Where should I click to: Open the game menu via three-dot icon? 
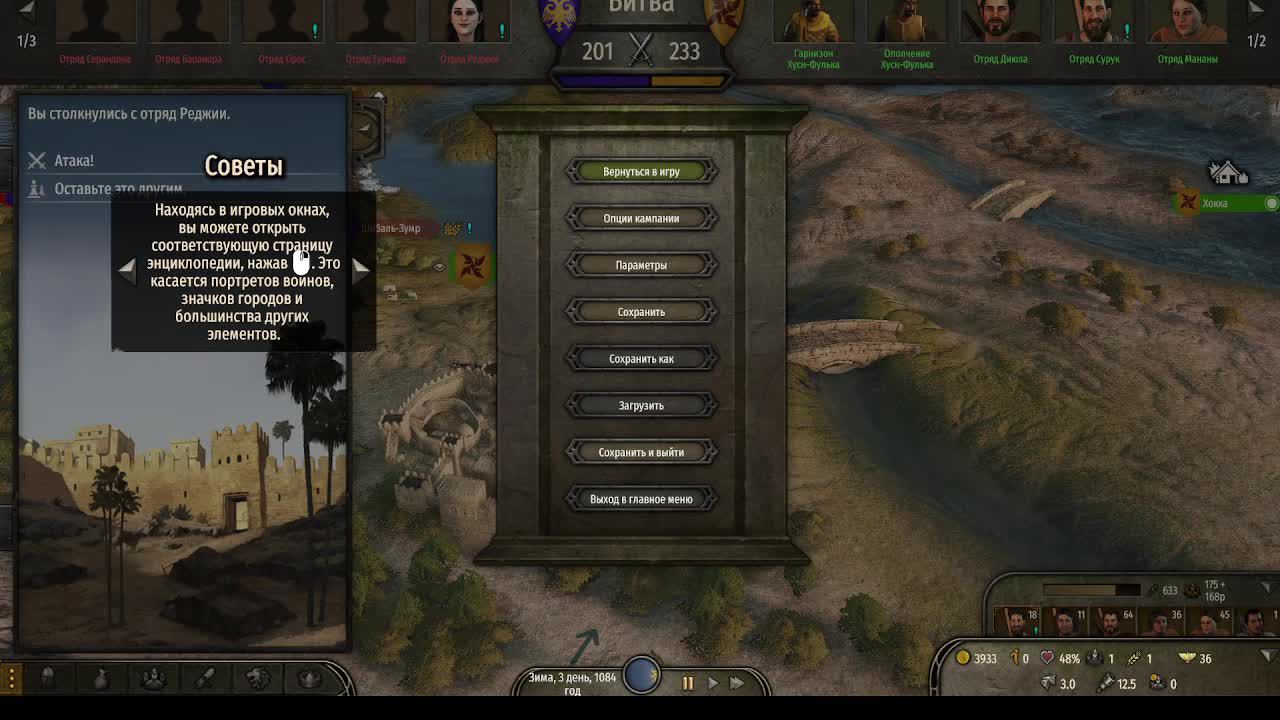[12, 678]
